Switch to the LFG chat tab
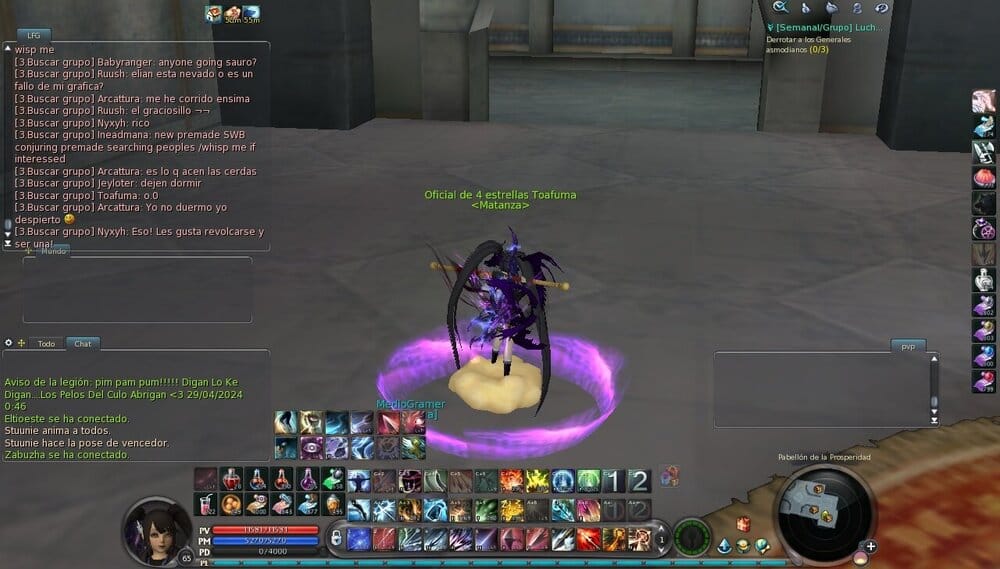1000x569 pixels. click(34, 35)
